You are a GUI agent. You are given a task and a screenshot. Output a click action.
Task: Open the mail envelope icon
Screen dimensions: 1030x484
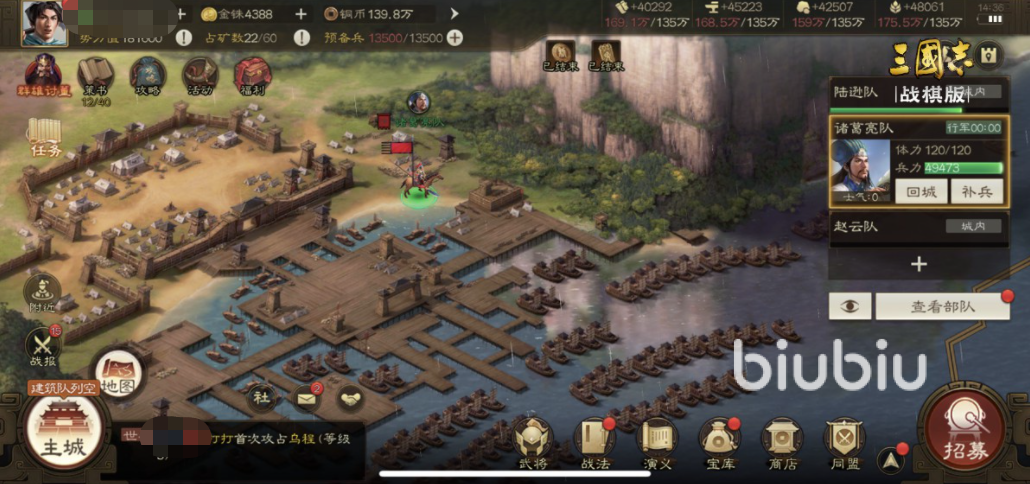point(306,398)
